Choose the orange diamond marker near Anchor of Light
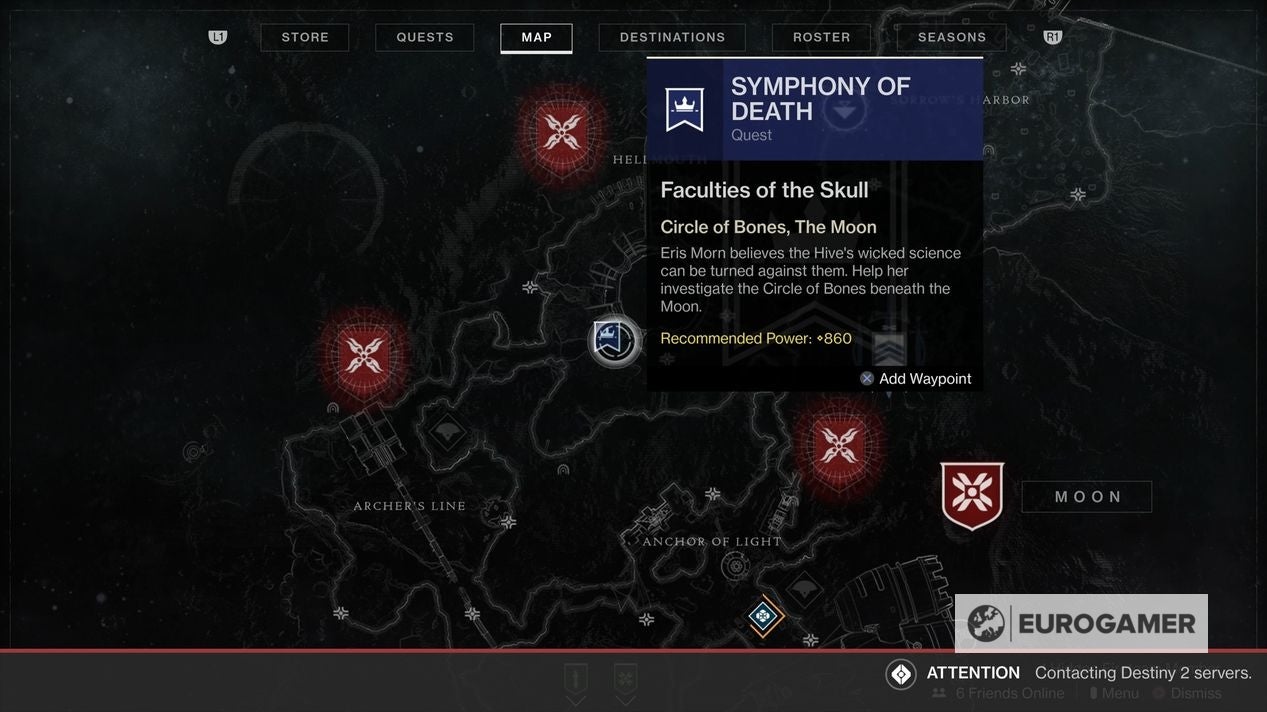Image resolution: width=1267 pixels, height=712 pixels. click(763, 615)
